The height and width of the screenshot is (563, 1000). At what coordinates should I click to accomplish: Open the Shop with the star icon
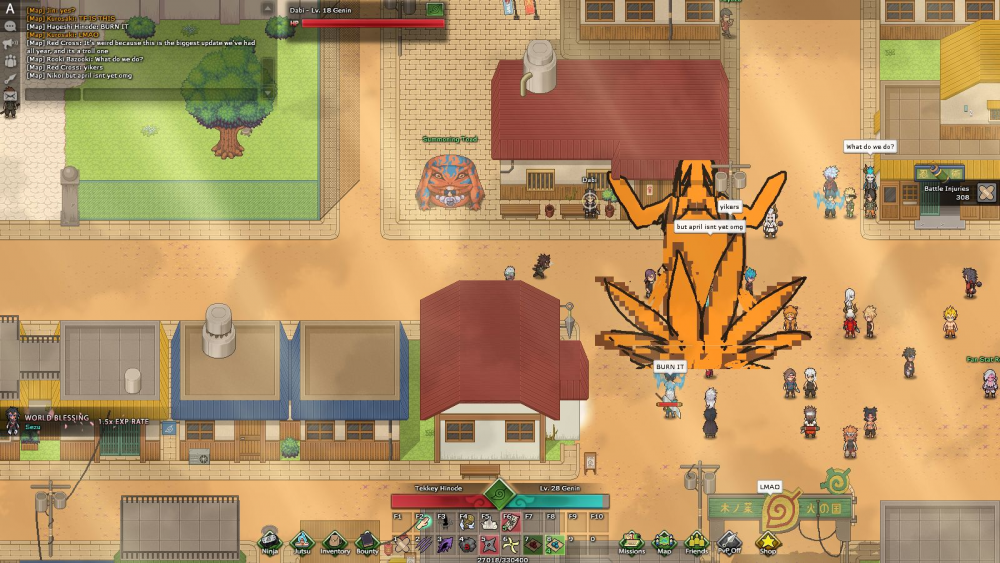point(767,541)
